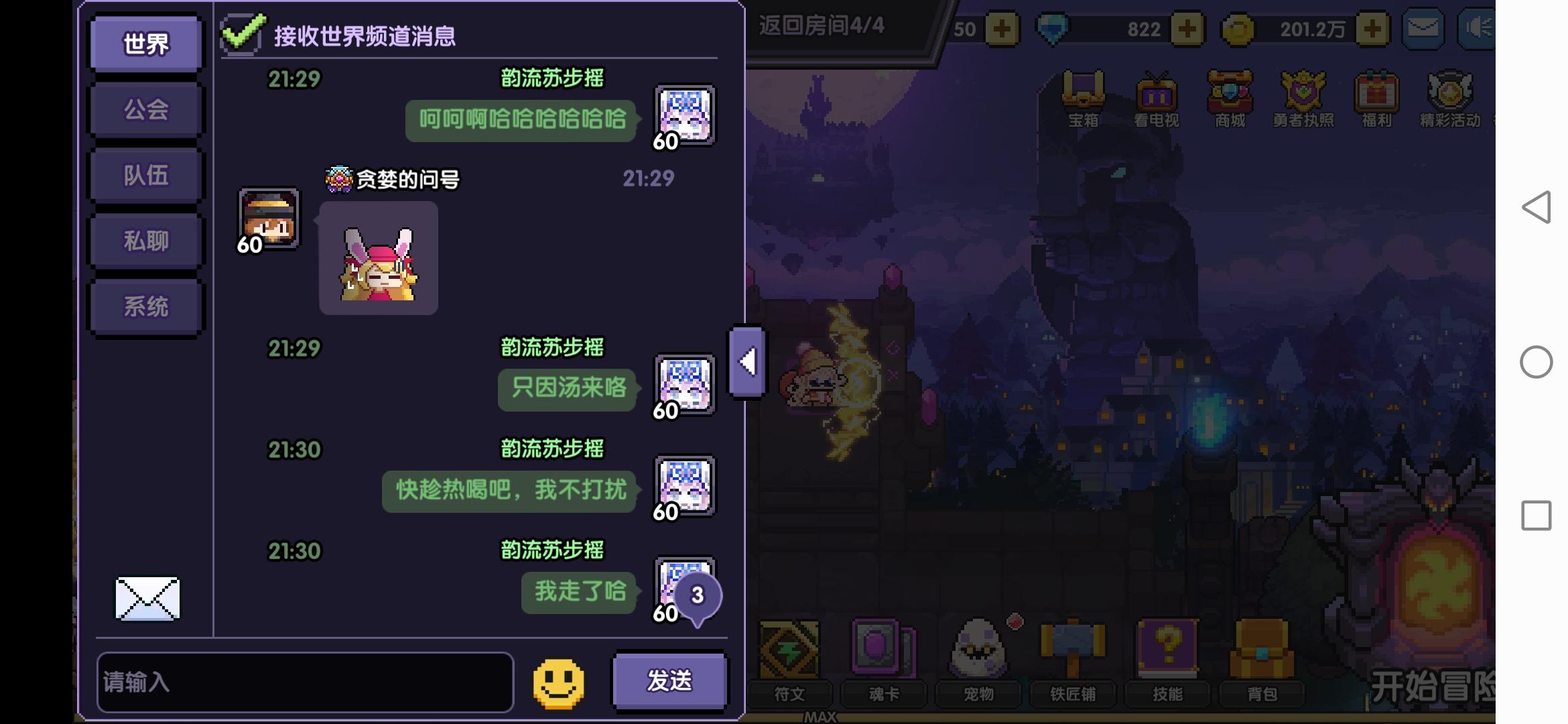The image size is (1568, 724).
Task: Open the 符文 rune icon
Action: [x=789, y=650]
